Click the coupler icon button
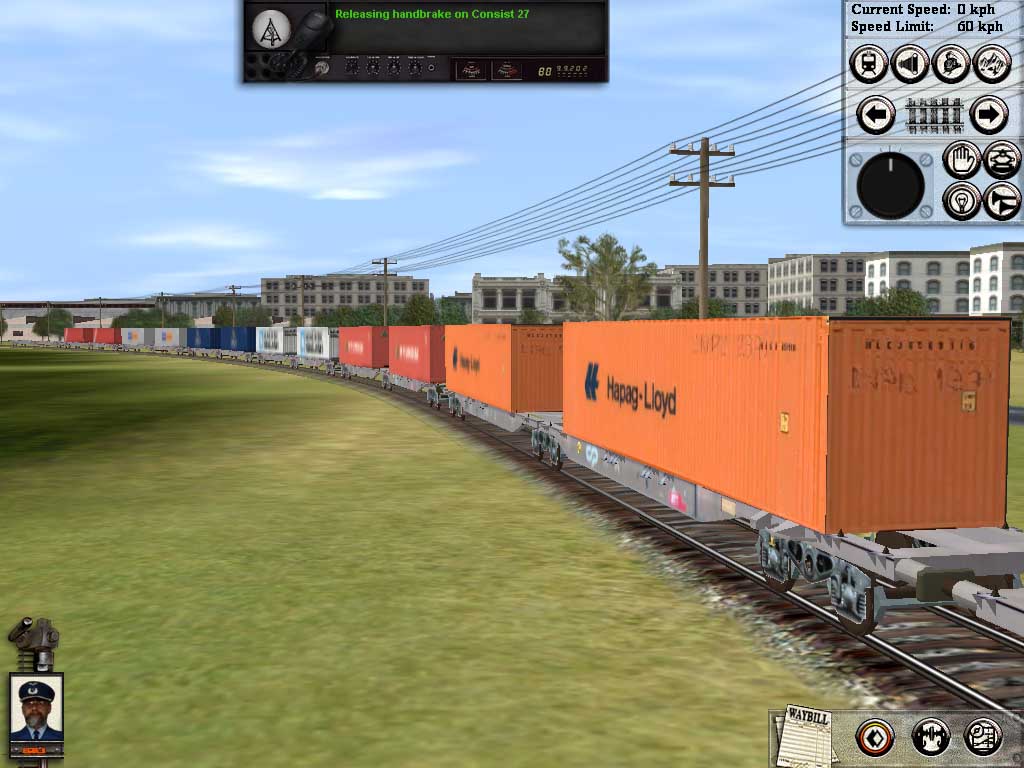 pyautogui.click(x=930, y=738)
